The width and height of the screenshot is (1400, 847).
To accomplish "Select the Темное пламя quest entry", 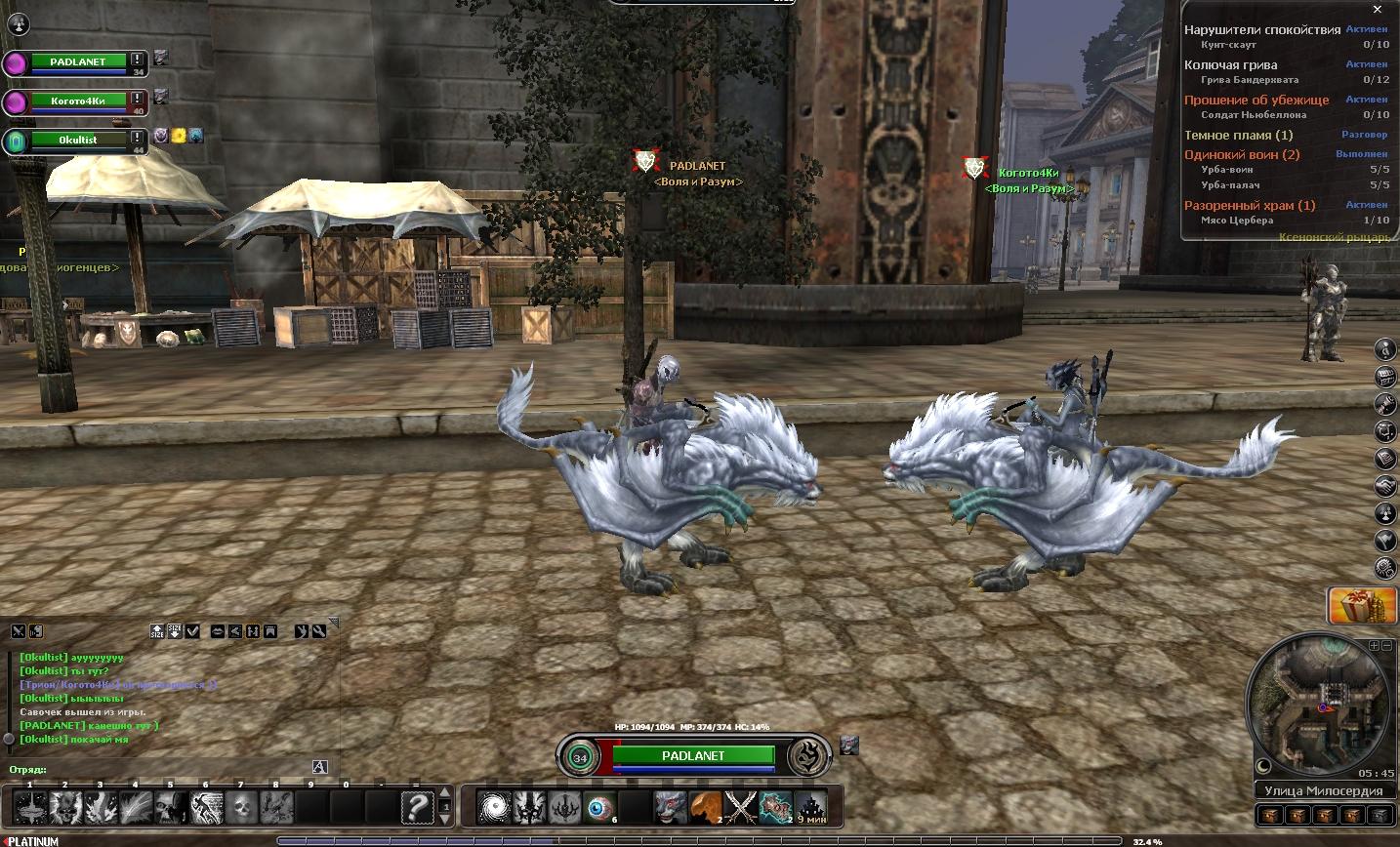I will click(x=1238, y=136).
